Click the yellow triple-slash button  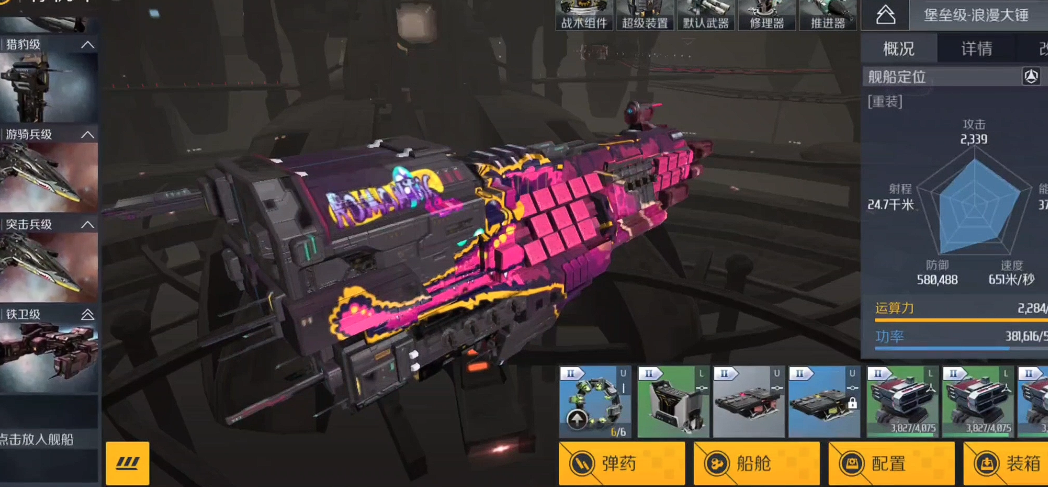pos(127,463)
